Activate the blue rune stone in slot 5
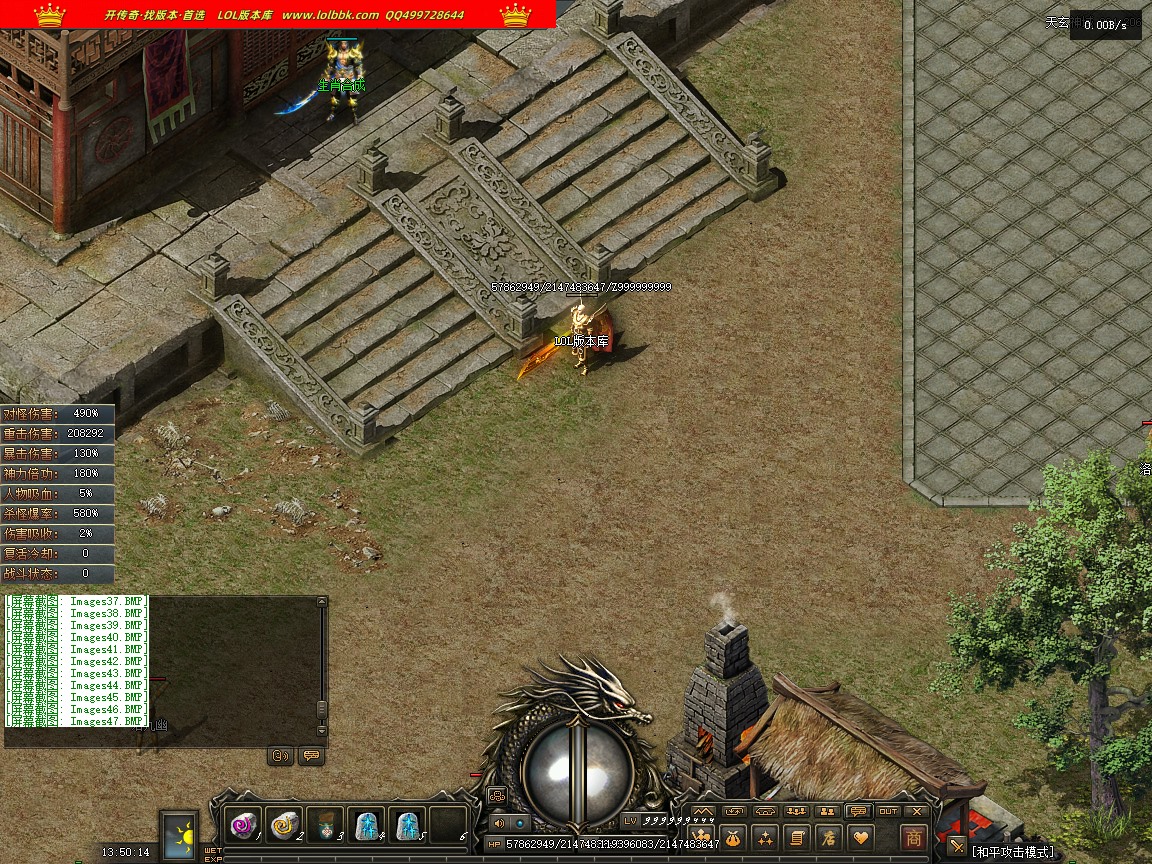This screenshot has width=1152, height=864. [x=407, y=825]
